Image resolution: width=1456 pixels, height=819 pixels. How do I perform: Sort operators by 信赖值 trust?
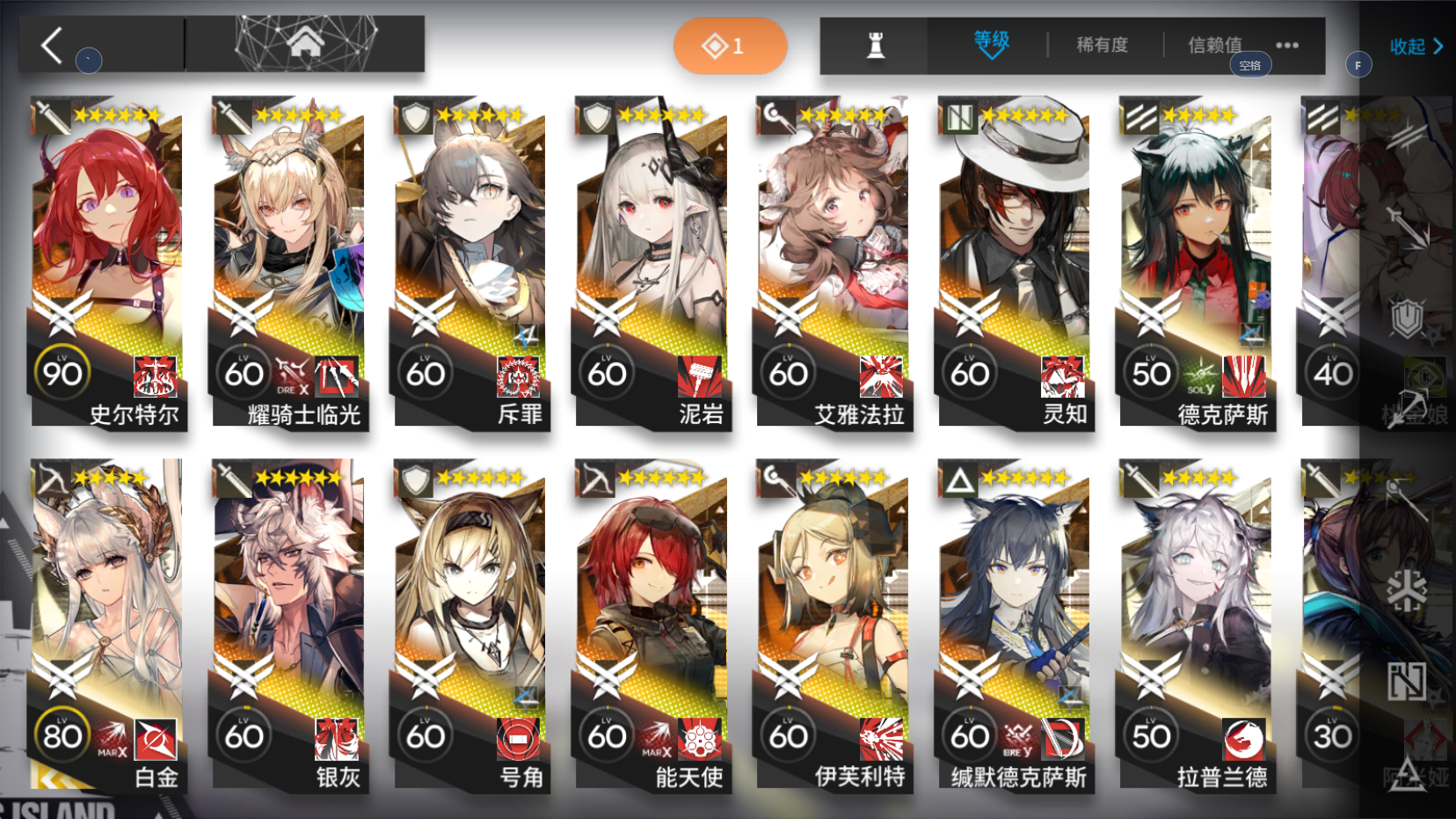(1214, 45)
